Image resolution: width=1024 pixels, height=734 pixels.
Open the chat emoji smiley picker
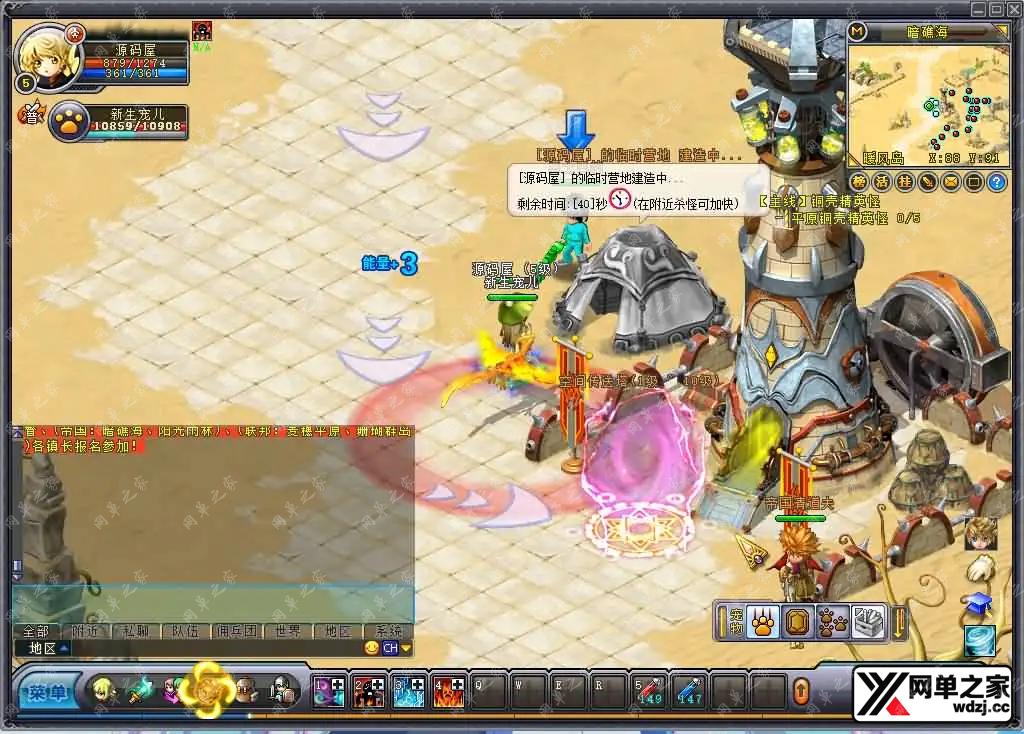372,648
